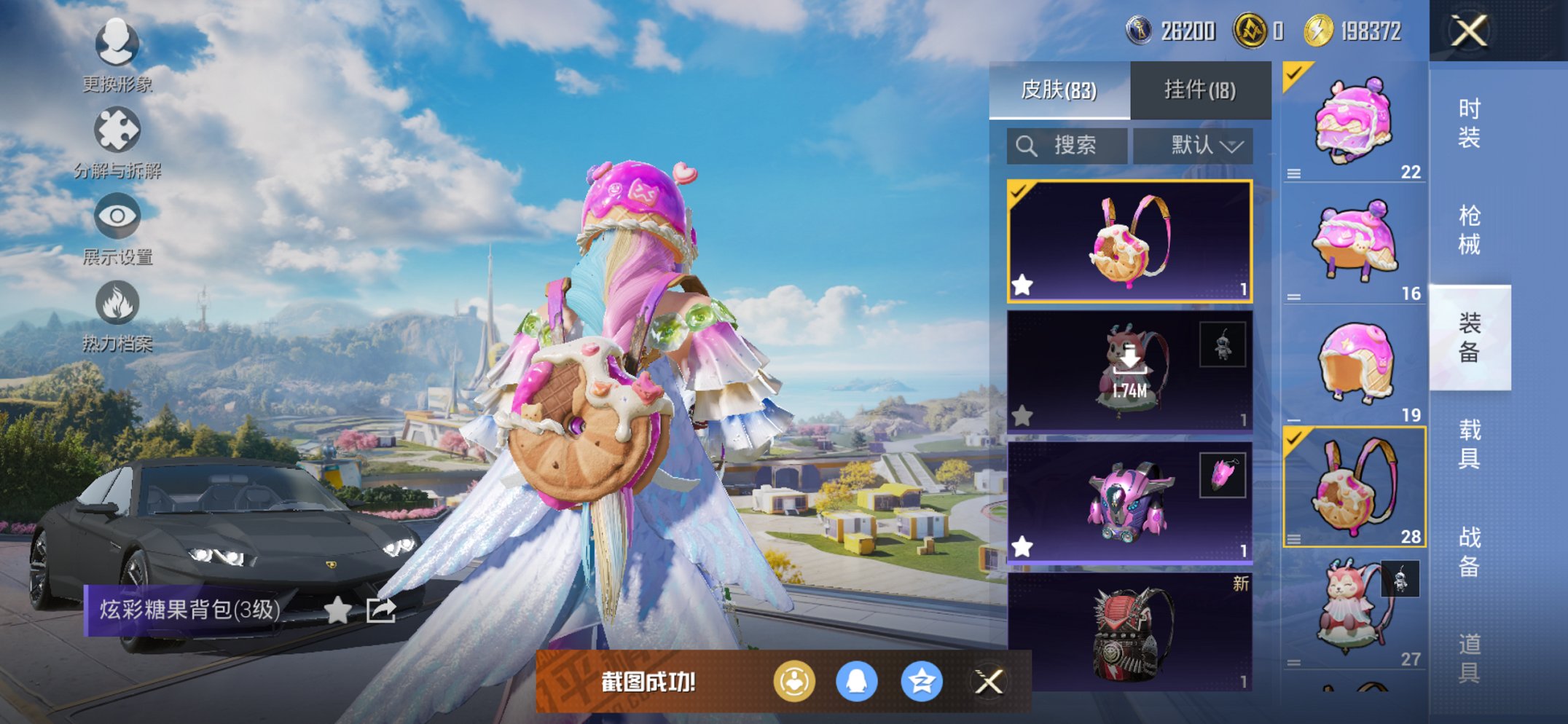Close the wardrobe with the X button

pos(1468,31)
